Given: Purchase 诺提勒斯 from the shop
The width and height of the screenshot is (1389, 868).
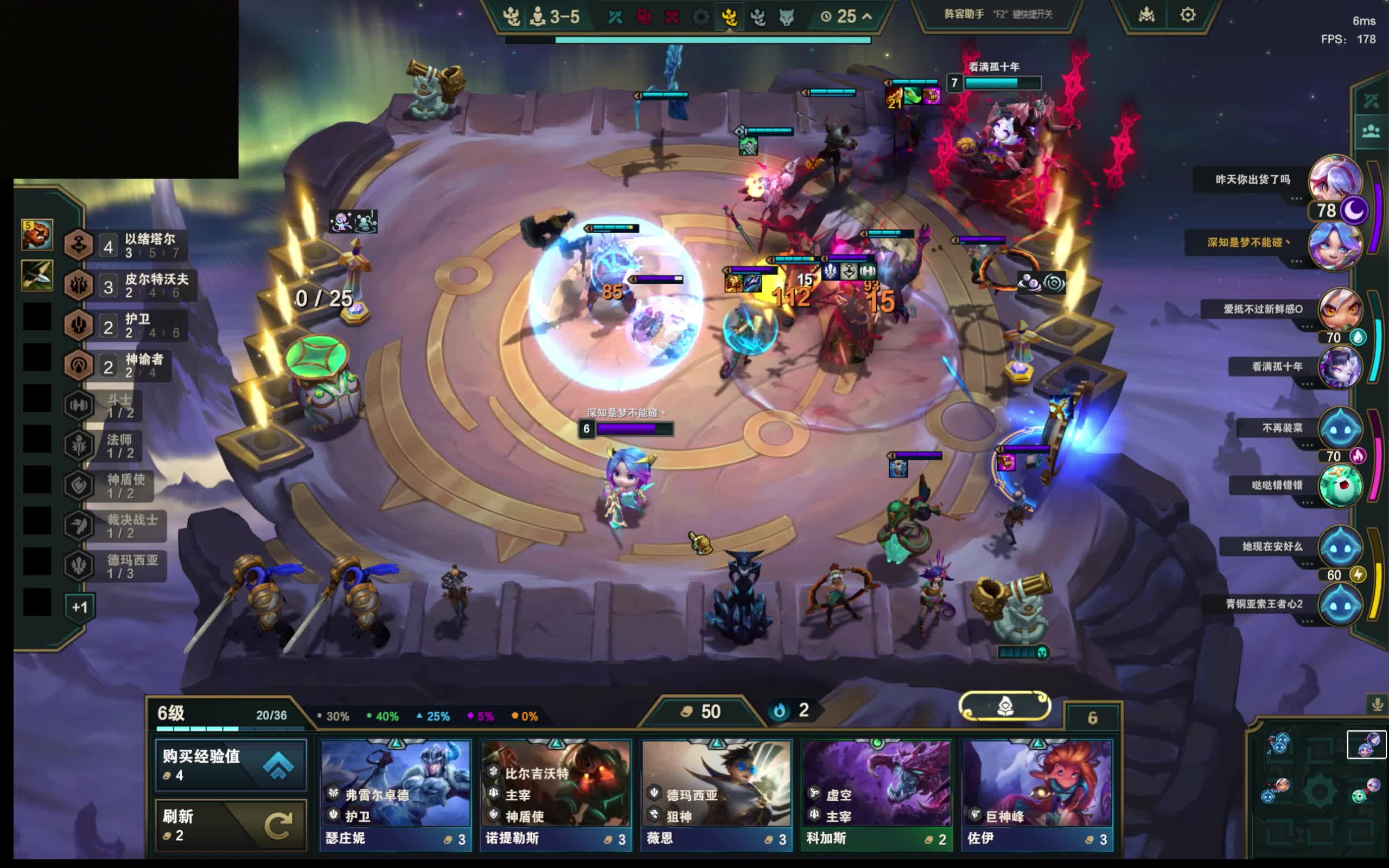Looking at the screenshot, I should click(556, 793).
